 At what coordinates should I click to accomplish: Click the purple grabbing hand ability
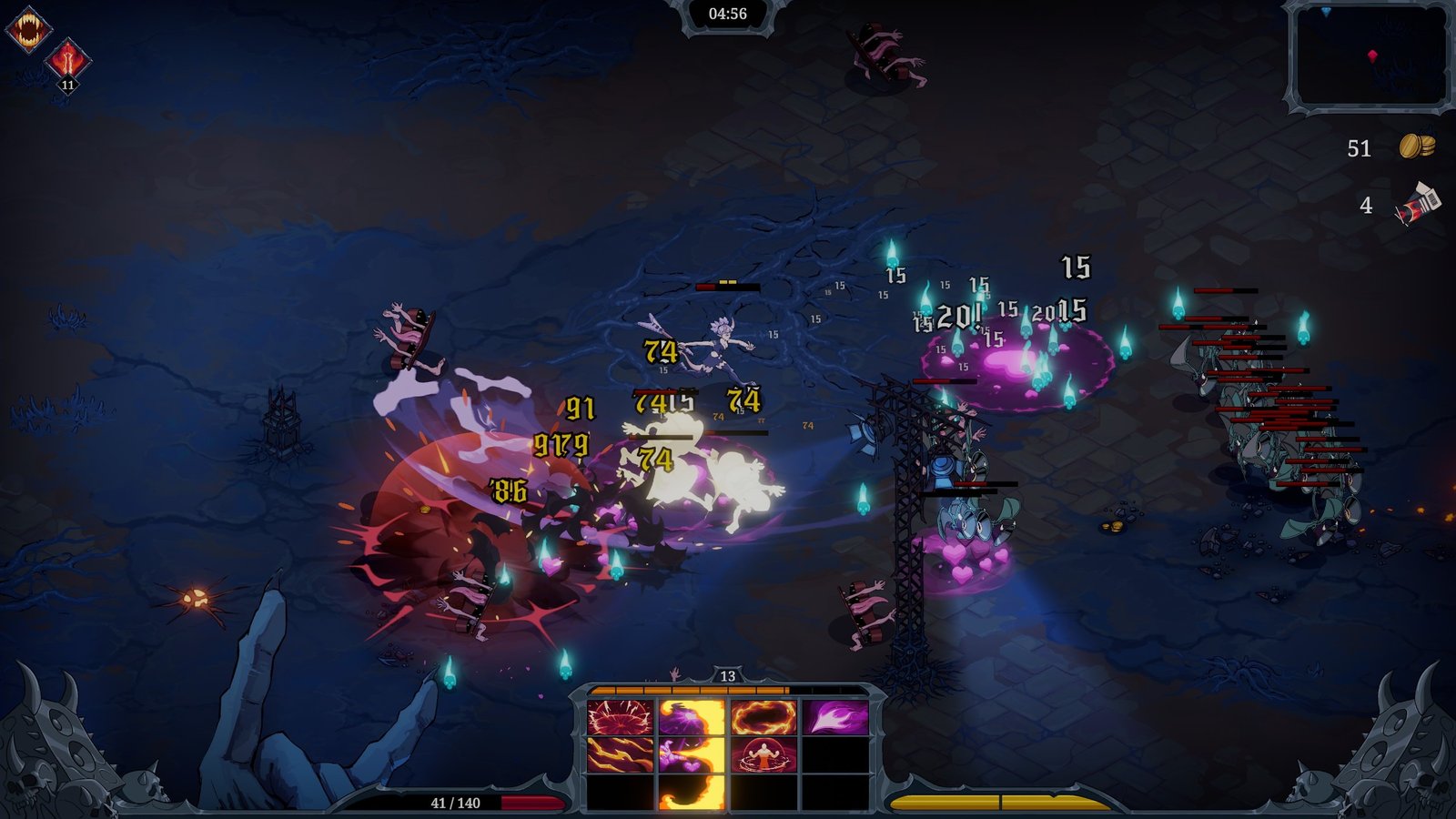[x=691, y=755]
